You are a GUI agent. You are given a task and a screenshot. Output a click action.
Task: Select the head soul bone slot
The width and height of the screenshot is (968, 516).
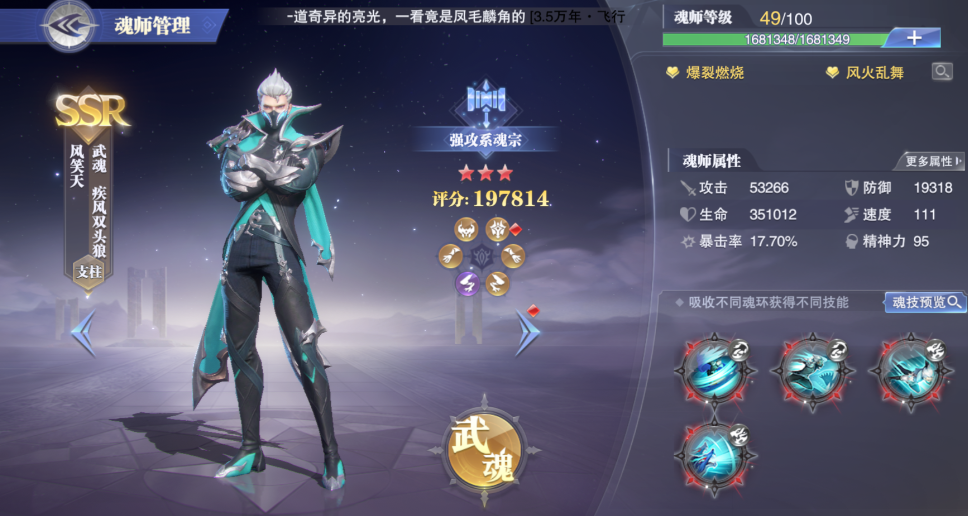click(466, 230)
